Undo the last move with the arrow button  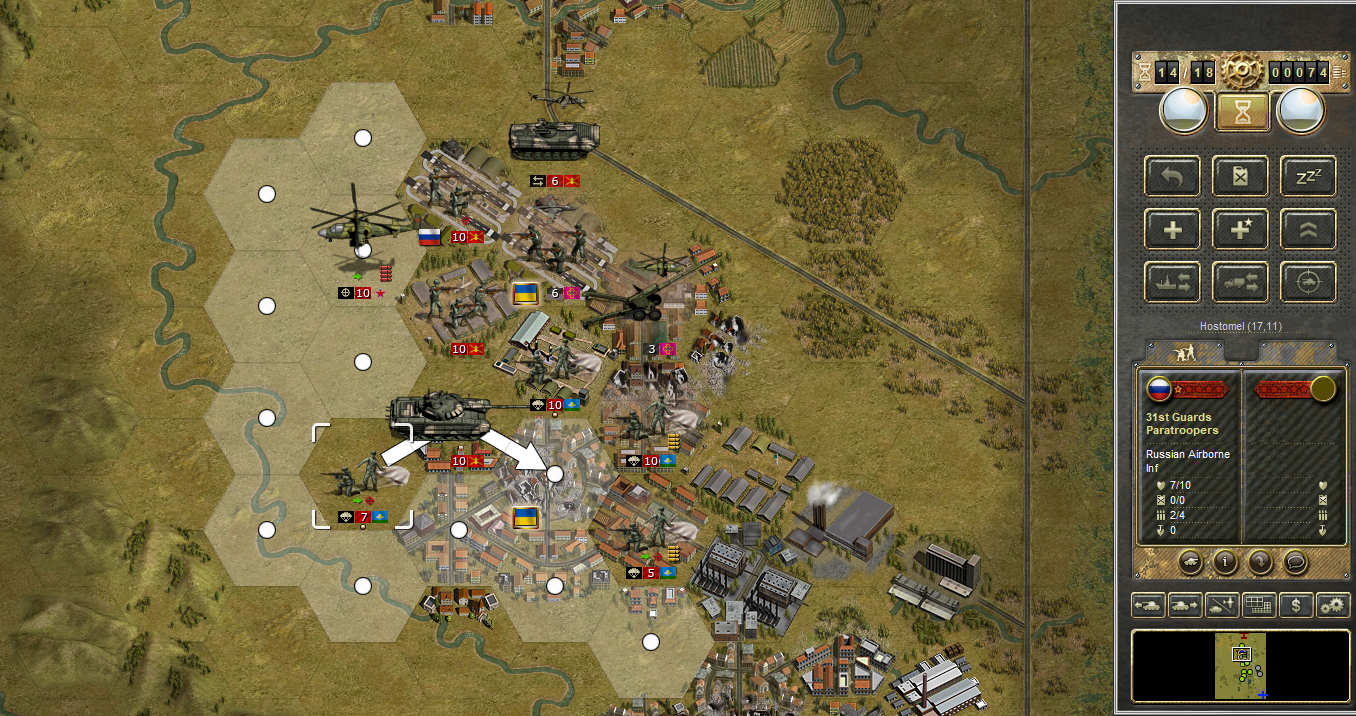pos(1172,177)
